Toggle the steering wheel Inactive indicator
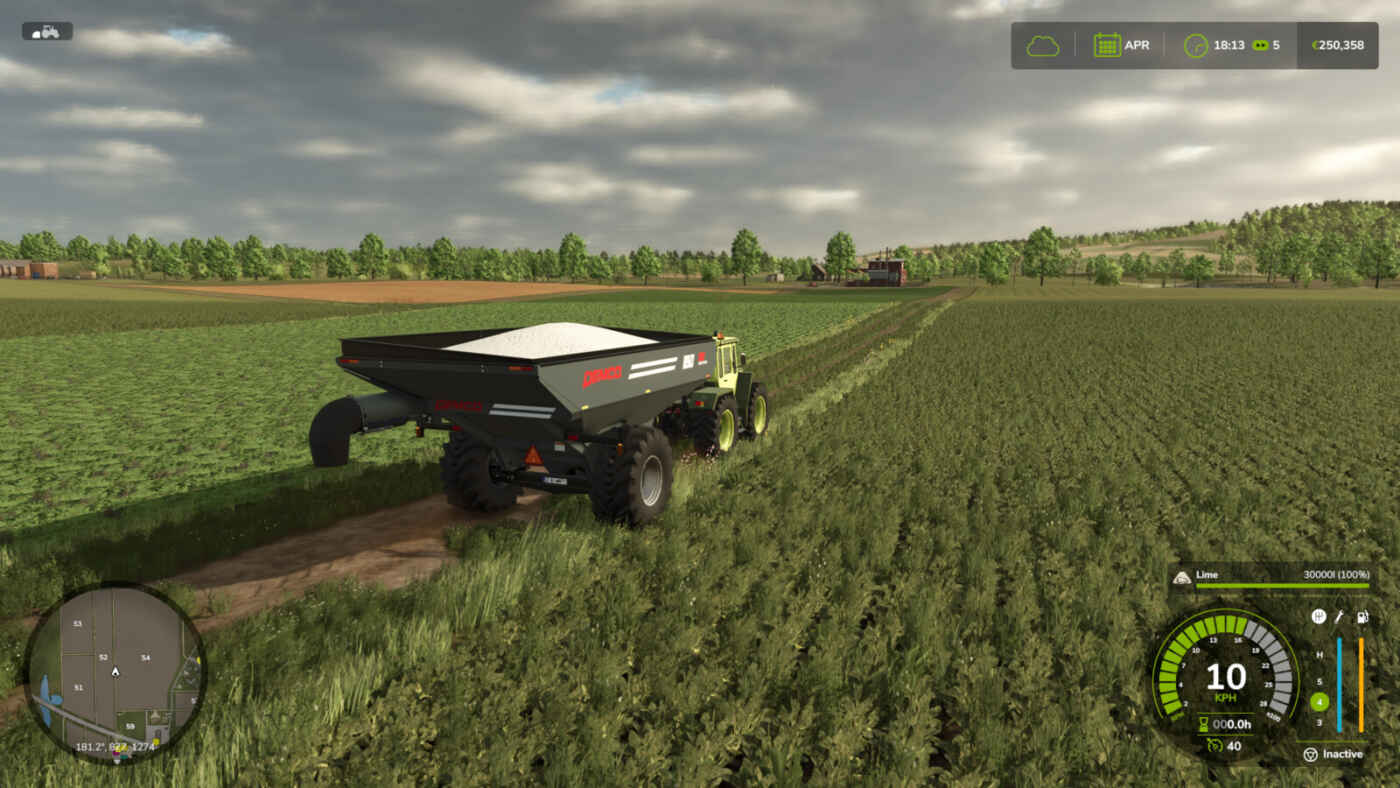1400x788 pixels. tap(1310, 754)
